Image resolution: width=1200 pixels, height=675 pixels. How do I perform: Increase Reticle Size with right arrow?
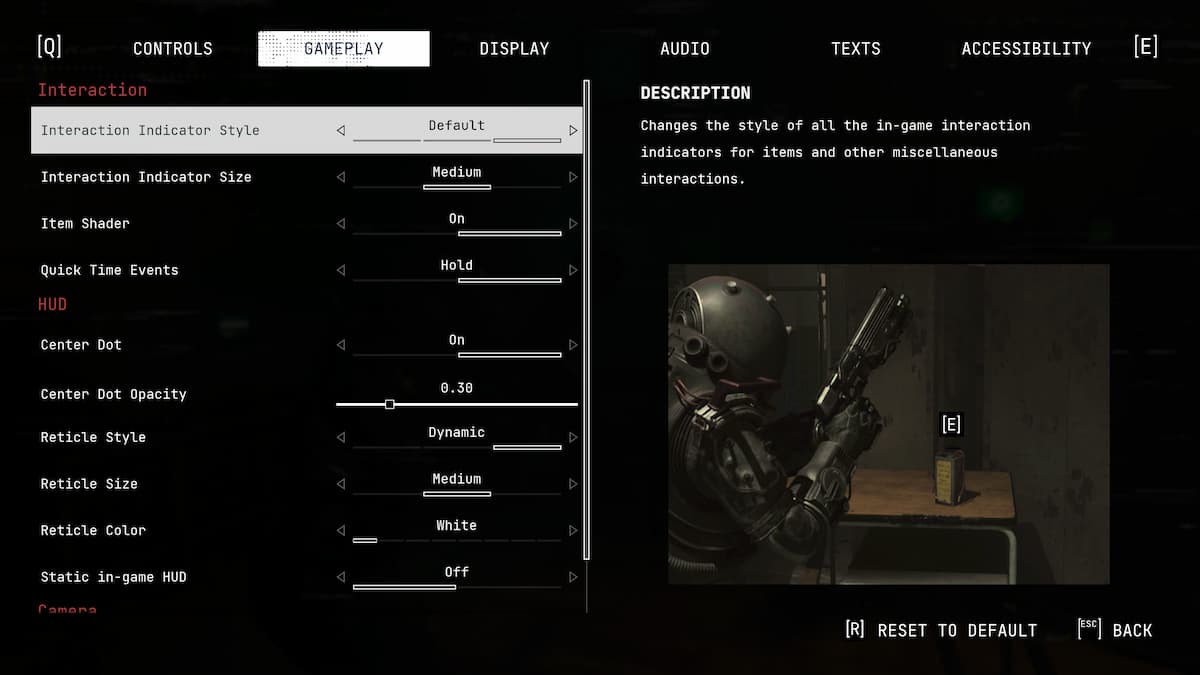click(573, 484)
